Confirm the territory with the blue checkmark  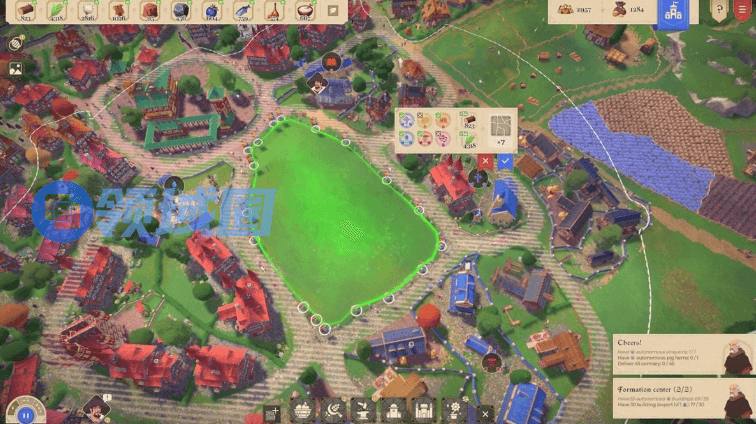pyautogui.click(x=505, y=160)
